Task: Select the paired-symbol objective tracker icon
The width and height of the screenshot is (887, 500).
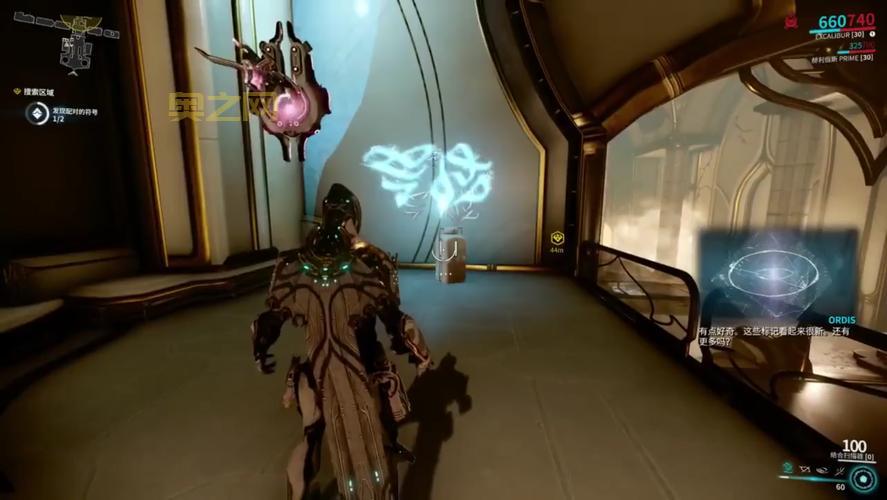Action: pyautogui.click(x=37, y=115)
